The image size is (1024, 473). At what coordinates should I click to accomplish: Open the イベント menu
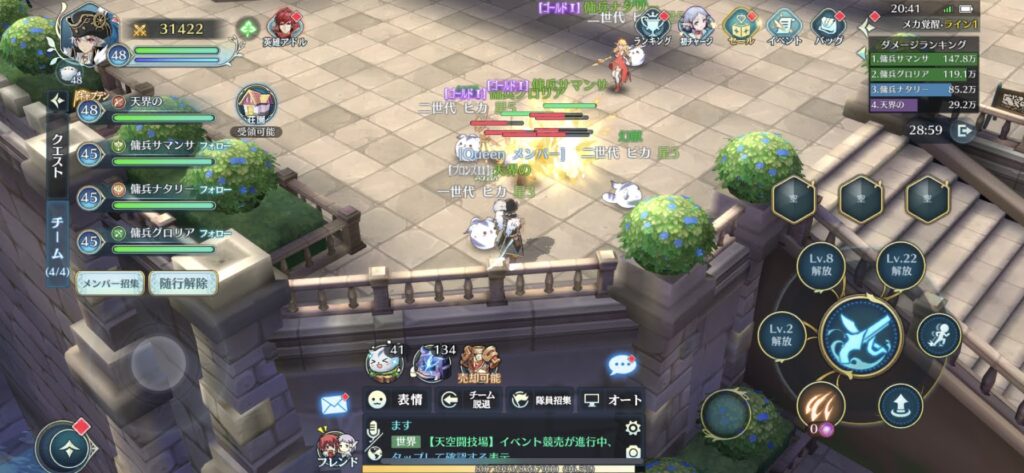(786, 24)
